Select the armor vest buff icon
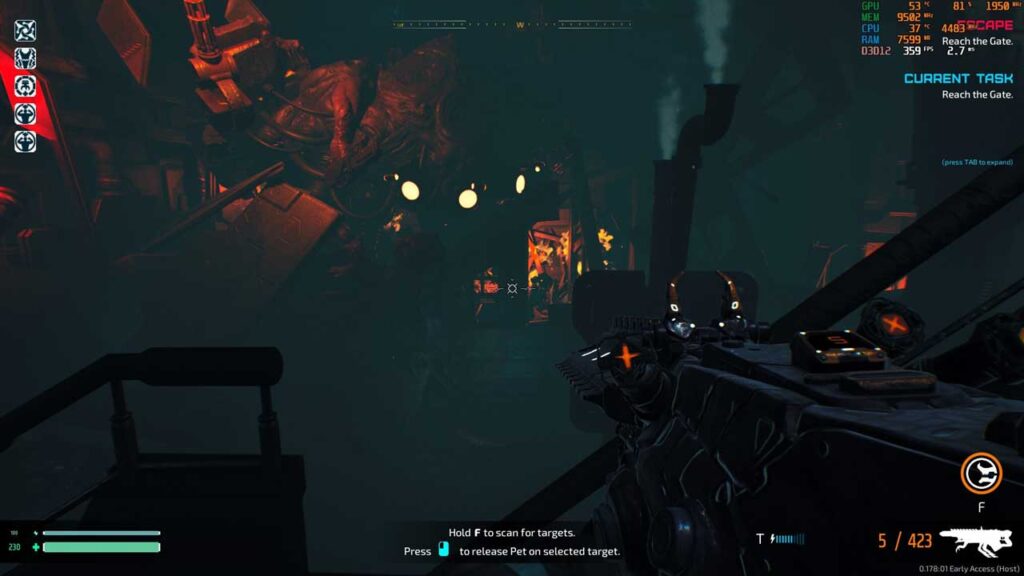 coord(25,58)
